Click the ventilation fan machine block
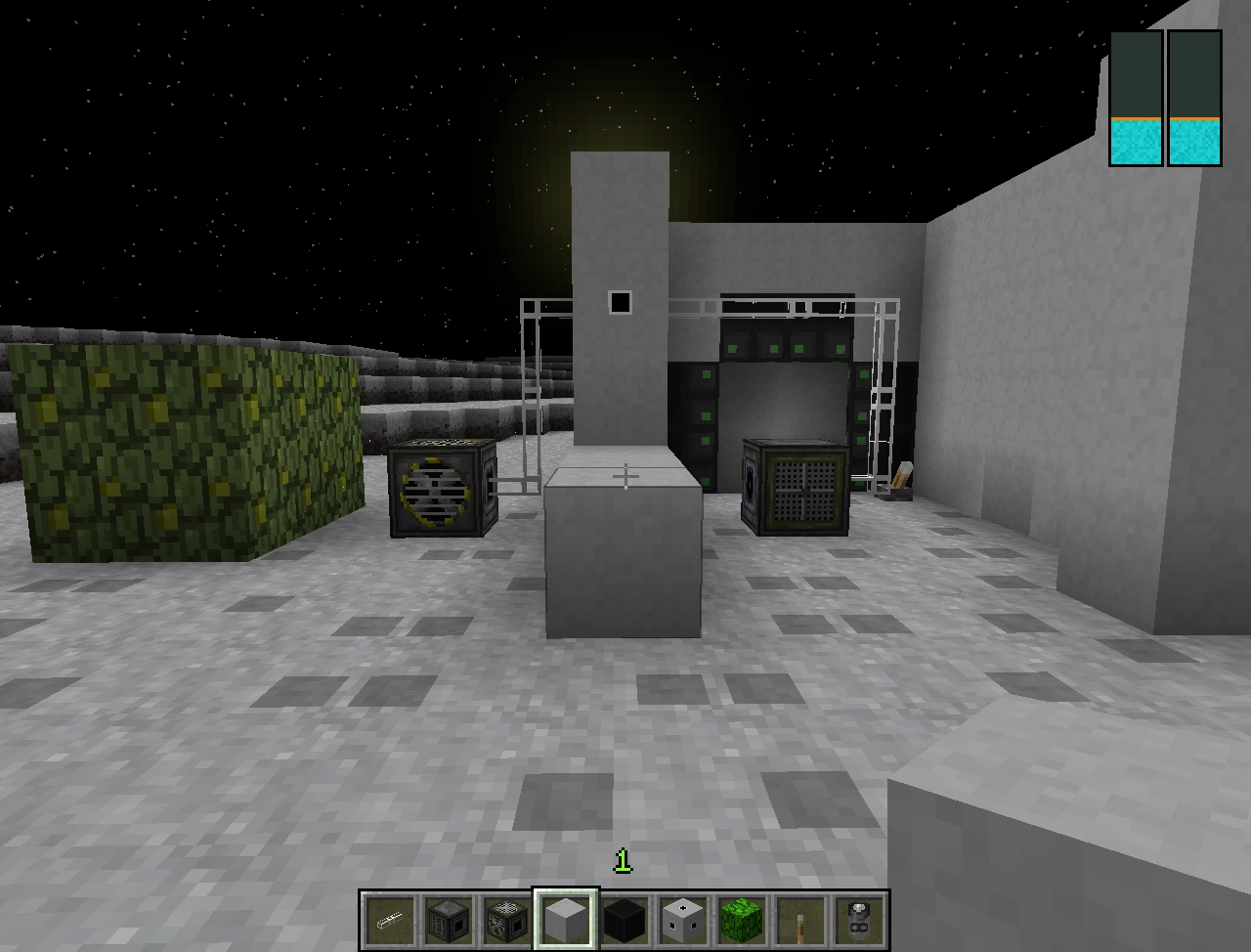 pos(437,489)
